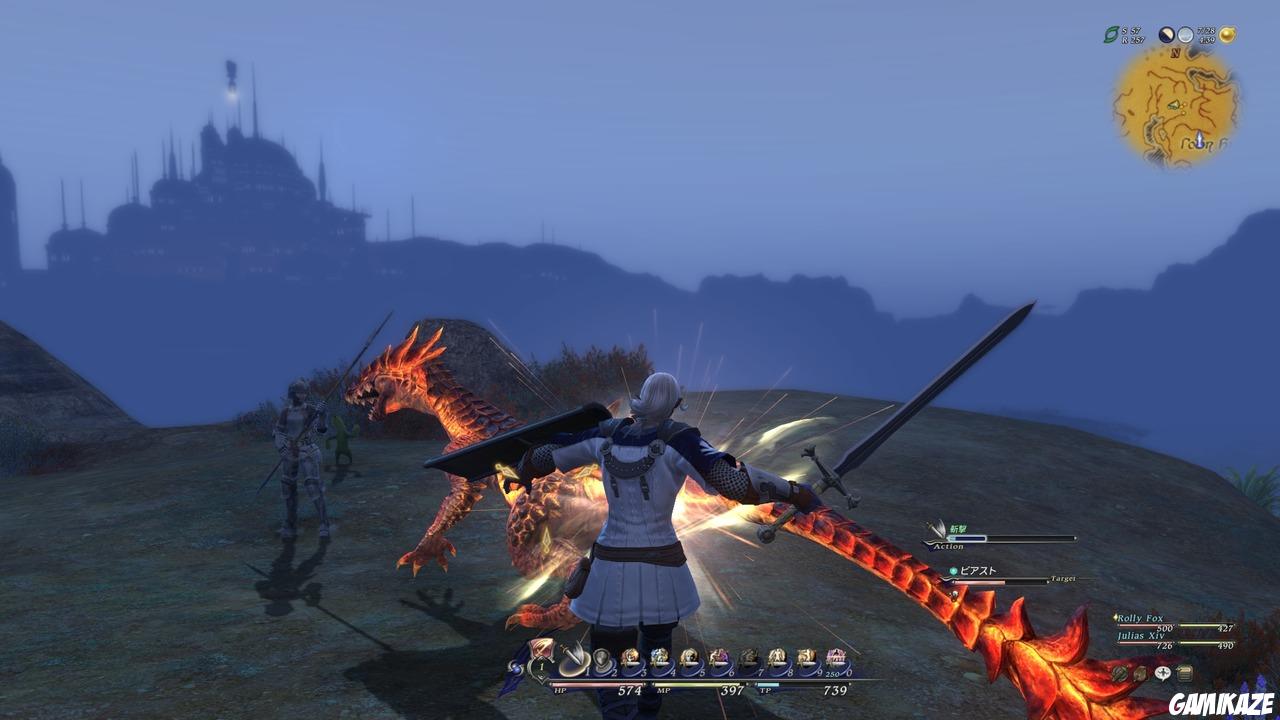Select party member Julias Xiv
The width and height of the screenshot is (1280, 720).
1141,634
